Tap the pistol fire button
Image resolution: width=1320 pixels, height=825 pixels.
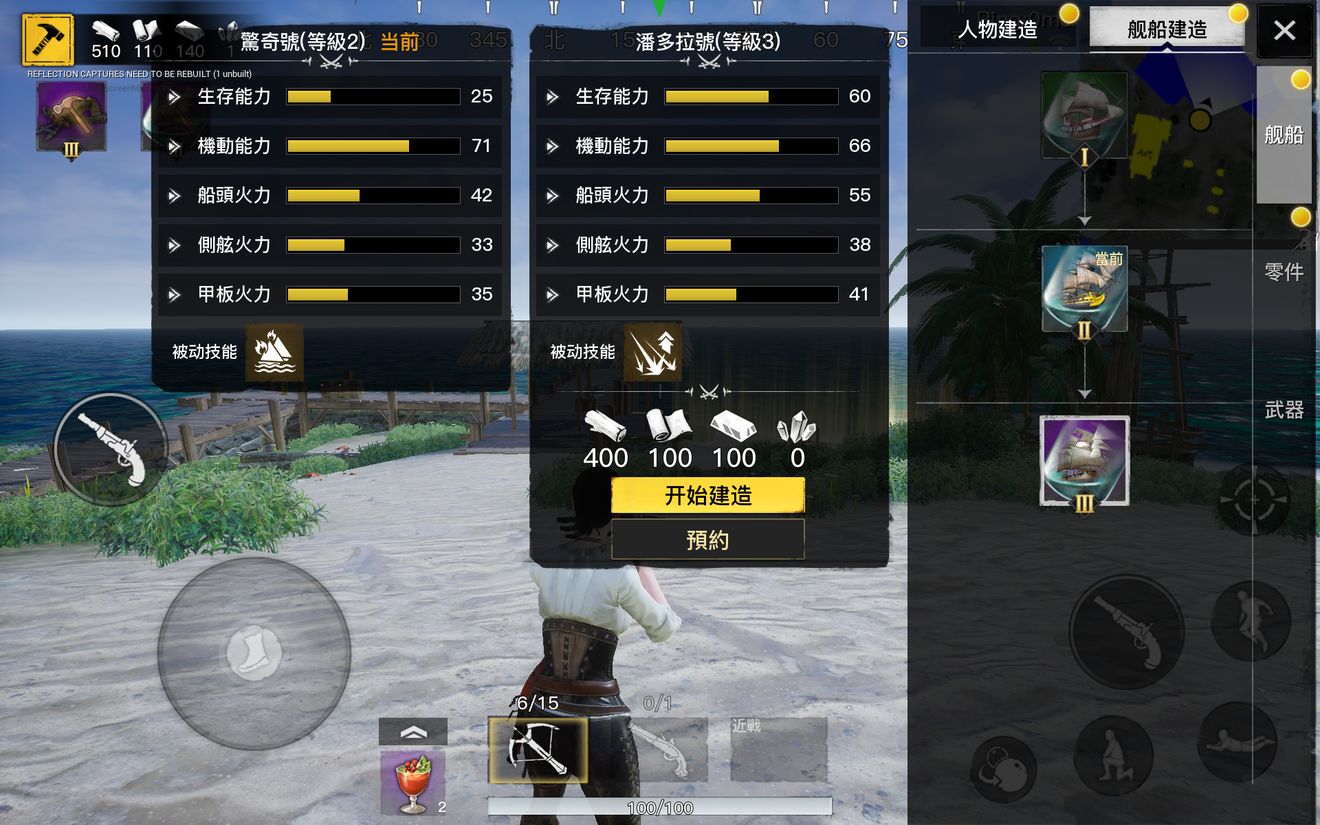pos(1127,632)
